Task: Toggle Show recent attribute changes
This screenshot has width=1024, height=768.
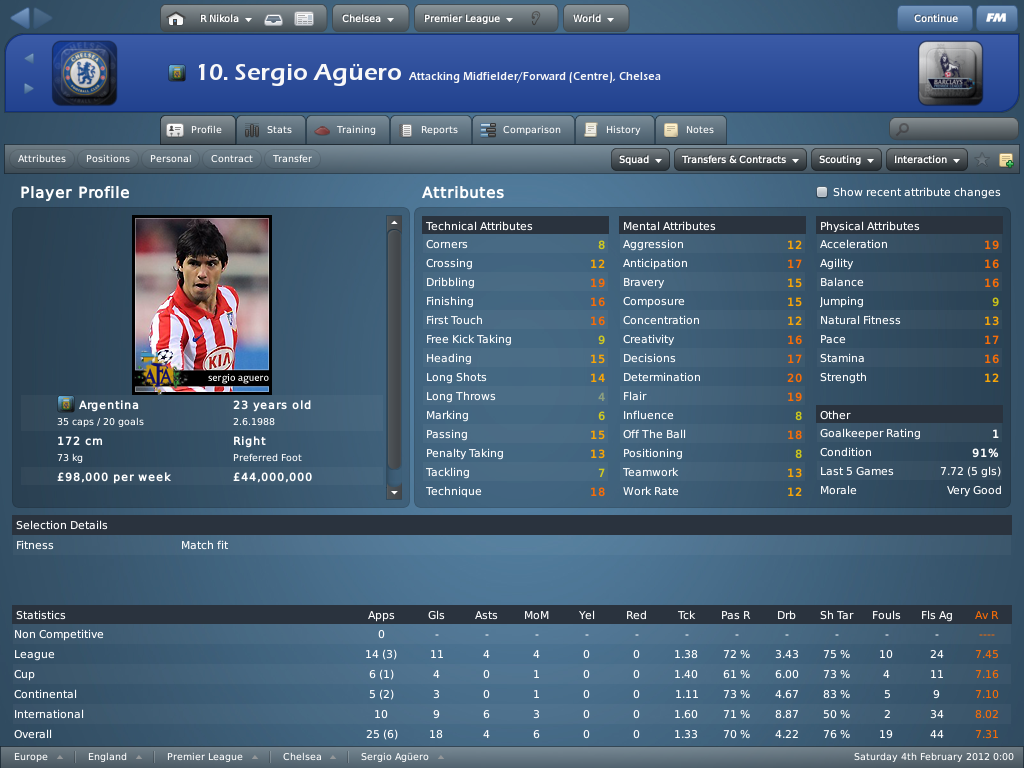Action: coord(822,192)
